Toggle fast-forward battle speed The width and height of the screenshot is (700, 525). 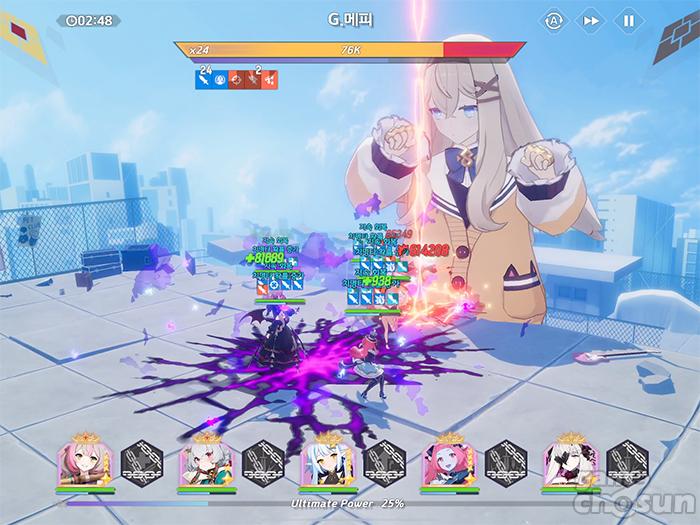591,20
